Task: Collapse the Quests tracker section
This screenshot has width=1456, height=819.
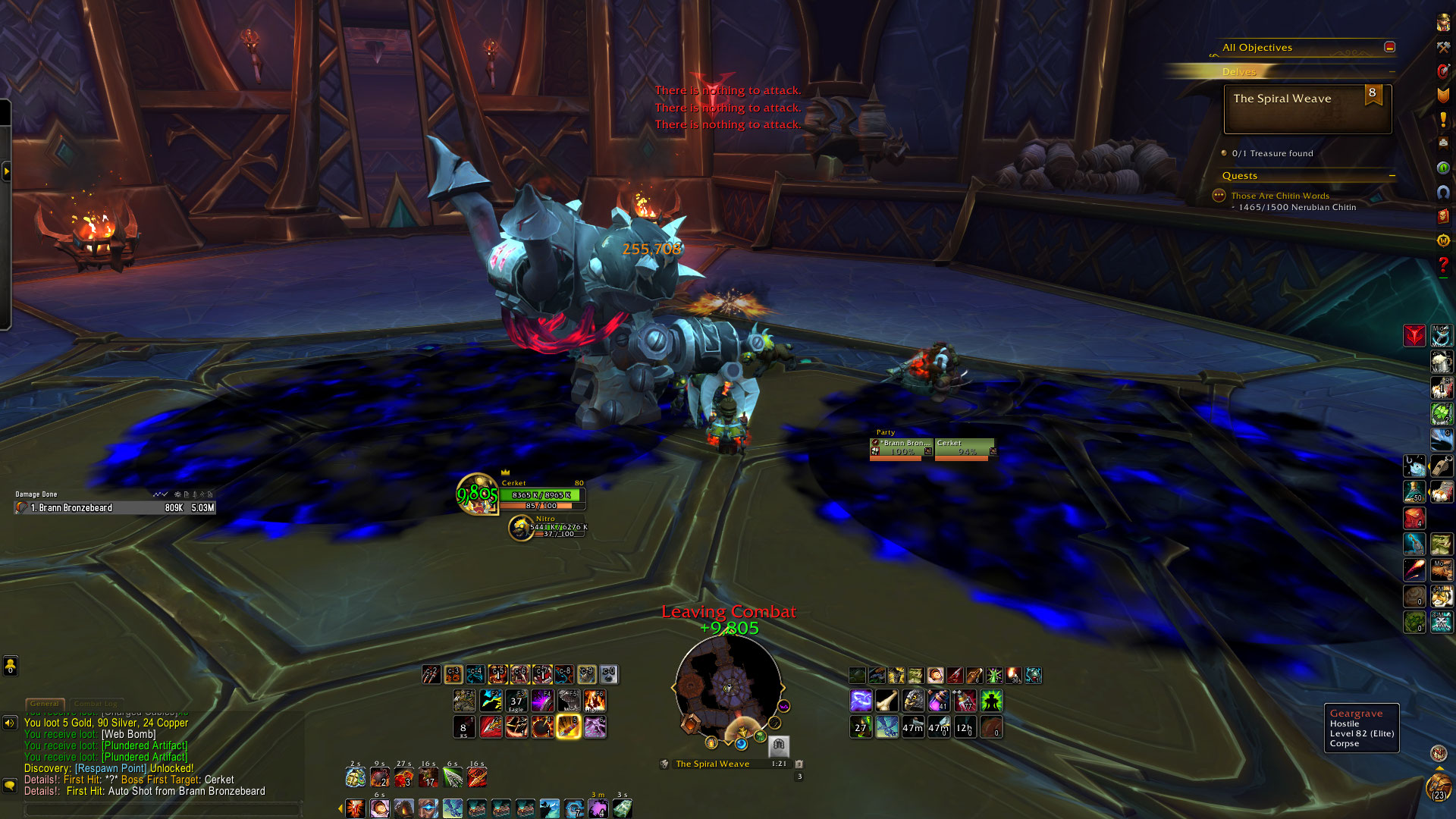Action: 1392,176
